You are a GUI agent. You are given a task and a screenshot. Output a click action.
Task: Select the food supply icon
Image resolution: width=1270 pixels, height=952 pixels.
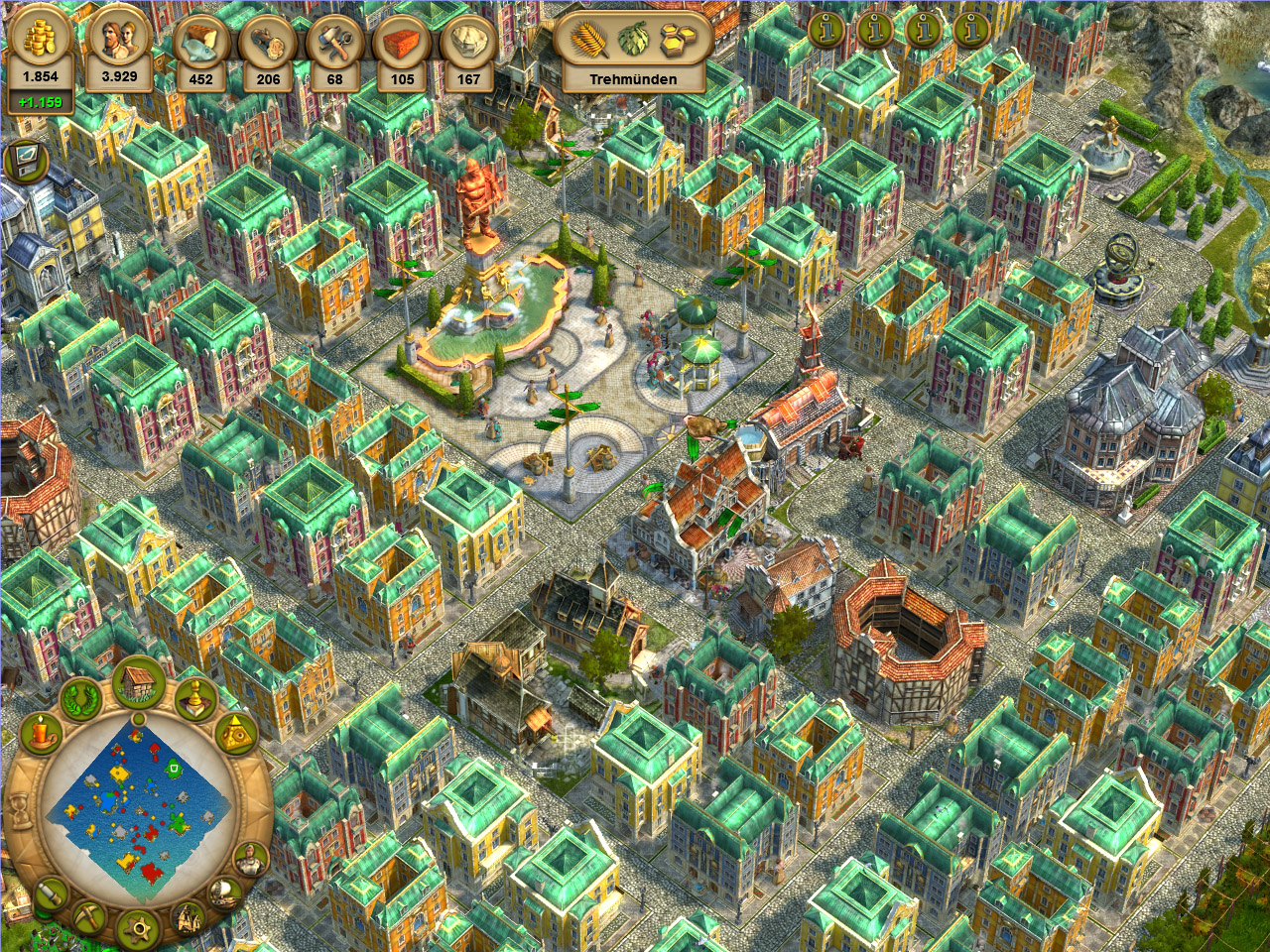click(200, 46)
